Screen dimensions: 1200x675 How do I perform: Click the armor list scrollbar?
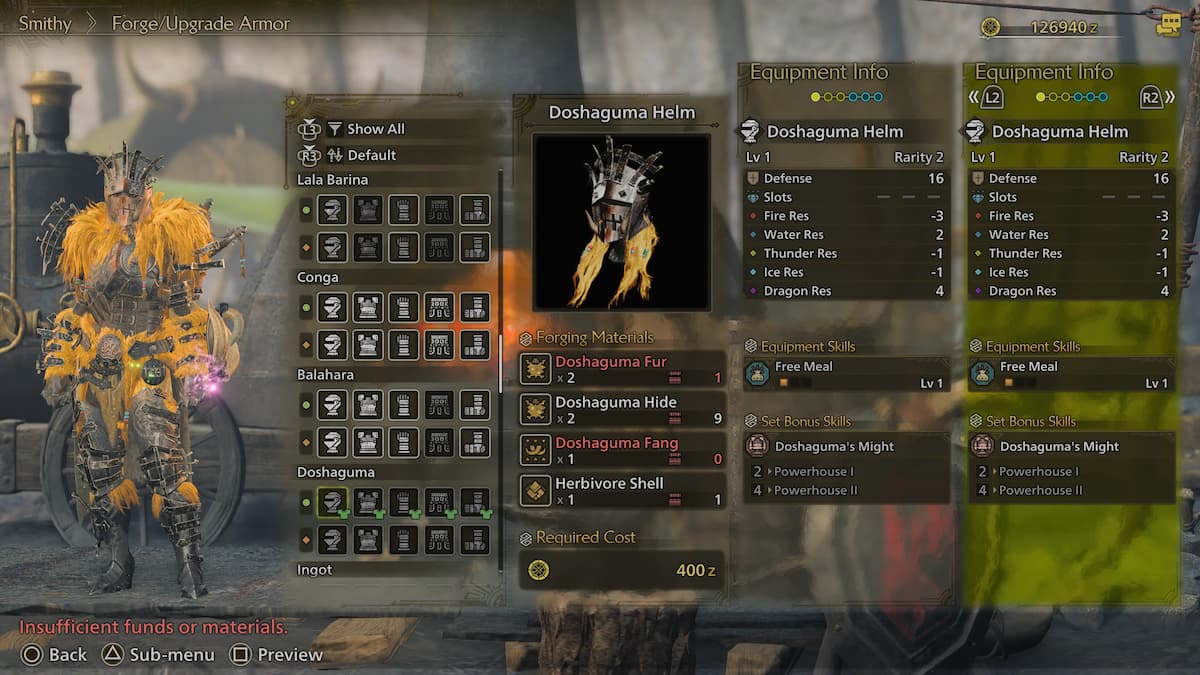pyautogui.click(x=501, y=364)
